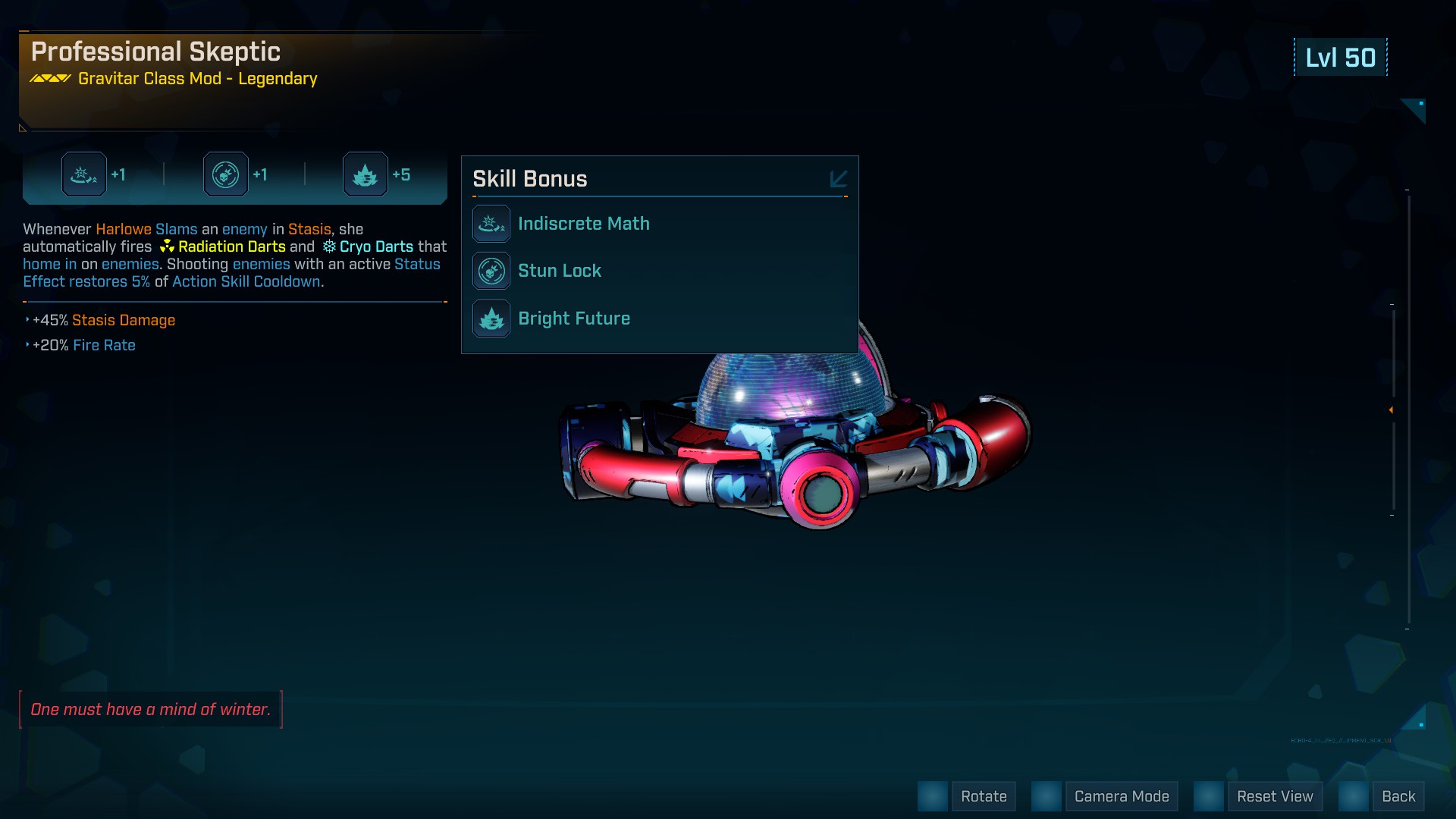1456x819 pixels.
Task: Switch to Camera Mode
Action: point(1121,796)
